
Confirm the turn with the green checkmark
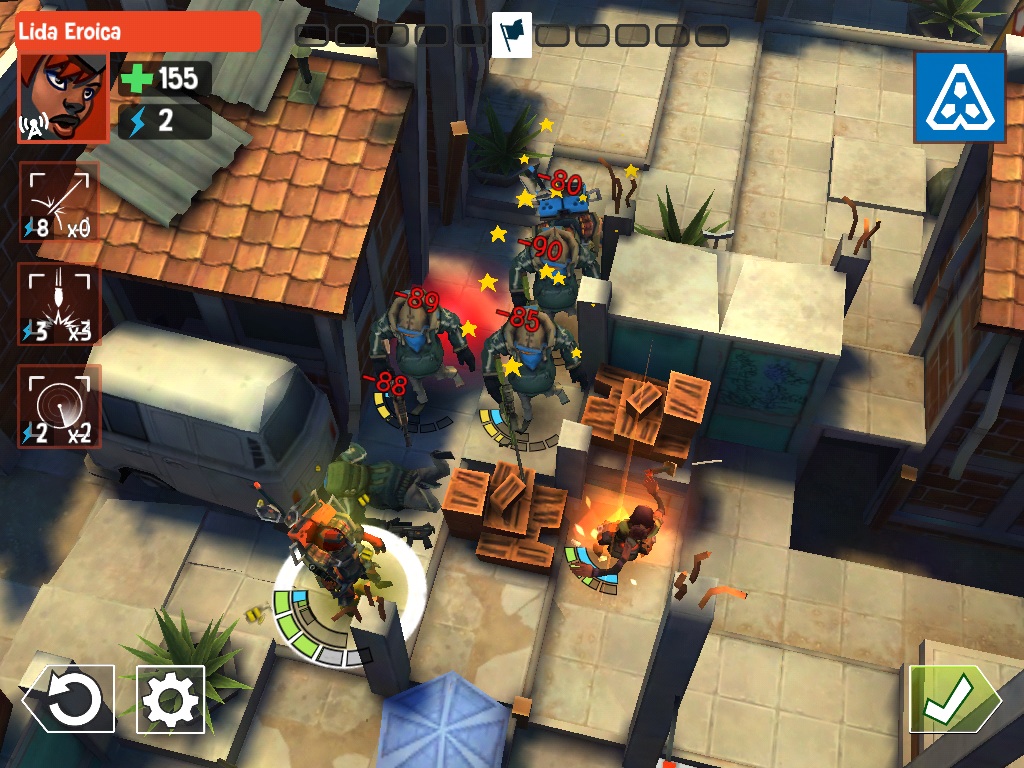click(x=950, y=699)
